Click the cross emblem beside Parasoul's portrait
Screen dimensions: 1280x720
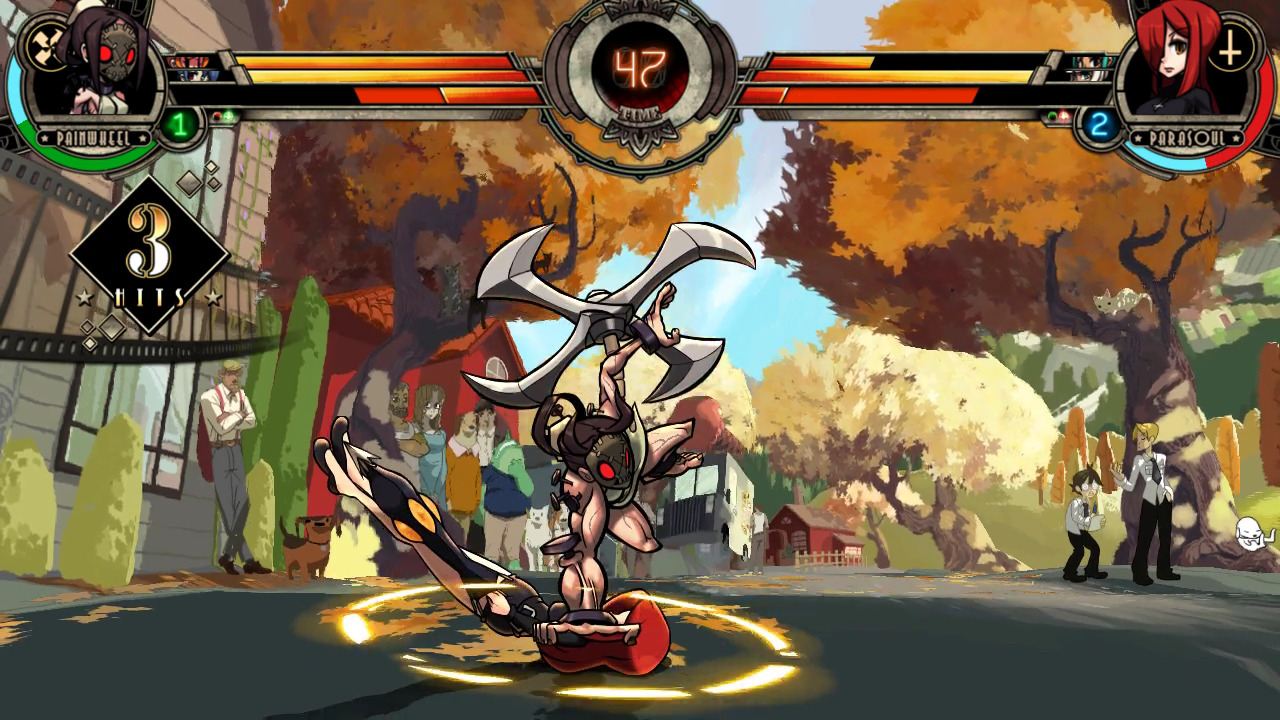coord(1231,47)
